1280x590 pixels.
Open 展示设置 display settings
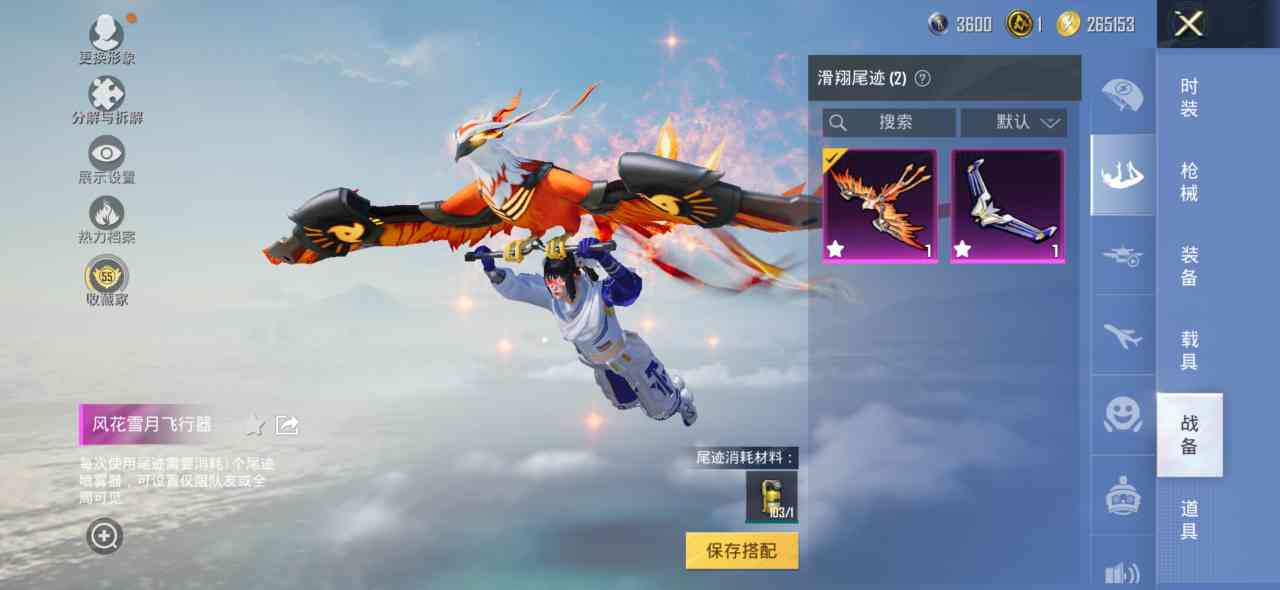(106, 158)
